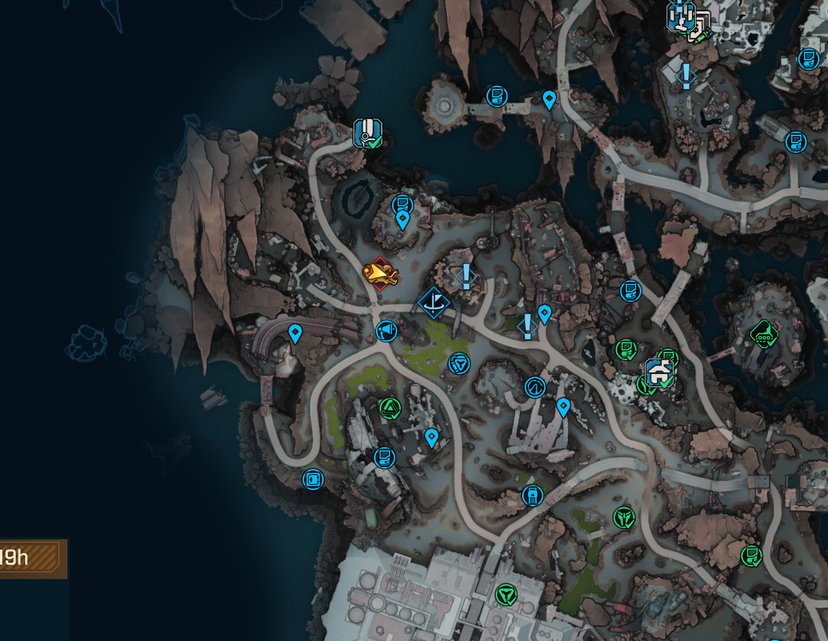
Task: Choose the house icon with green checkmark
Action: (658, 374)
